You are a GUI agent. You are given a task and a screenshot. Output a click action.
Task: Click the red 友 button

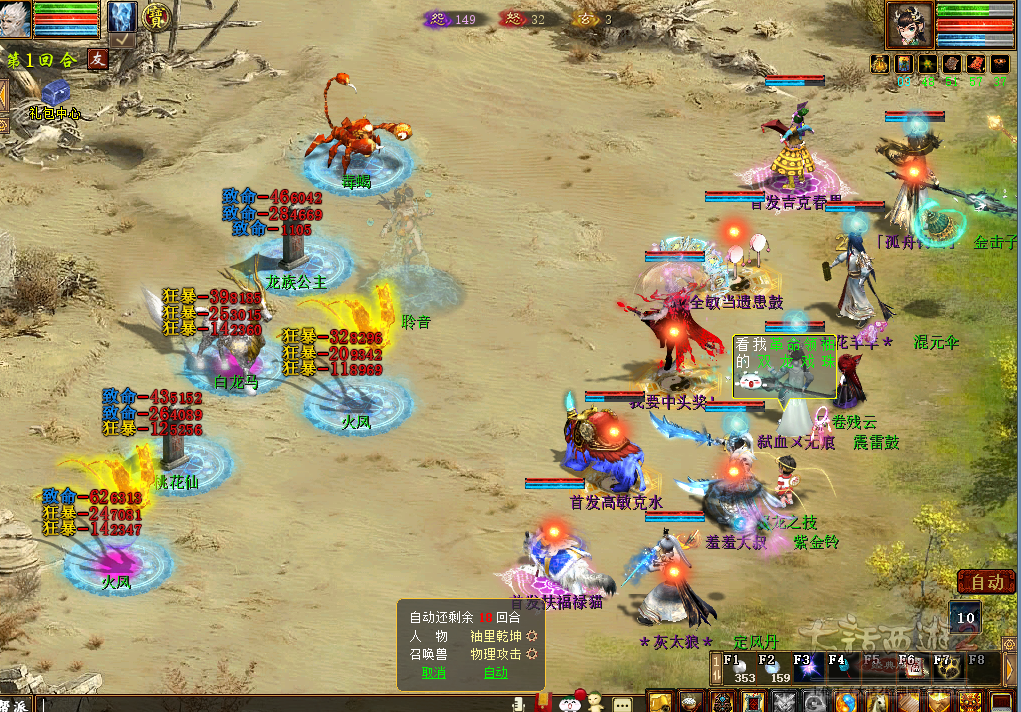point(97,59)
